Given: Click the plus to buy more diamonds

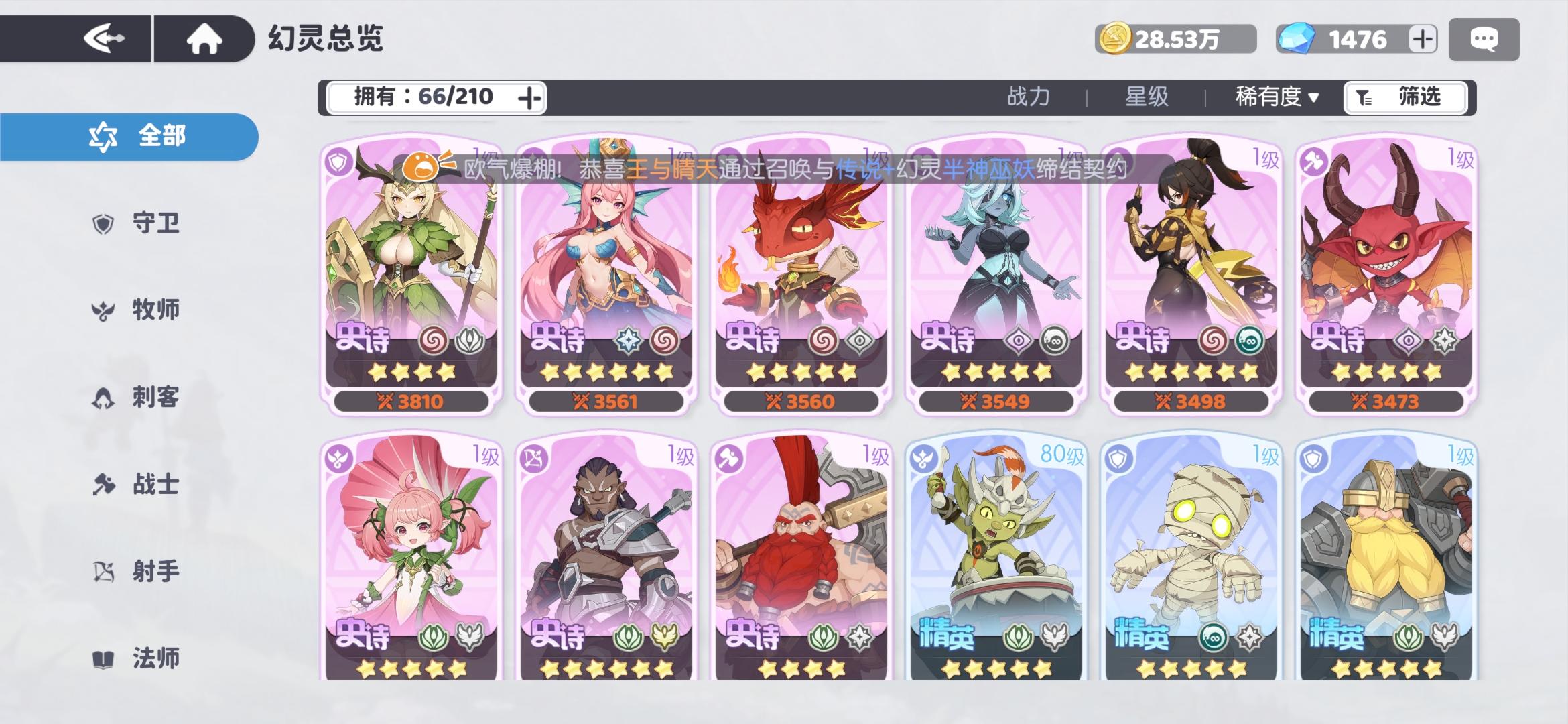Looking at the screenshot, I should (1423, 38).
